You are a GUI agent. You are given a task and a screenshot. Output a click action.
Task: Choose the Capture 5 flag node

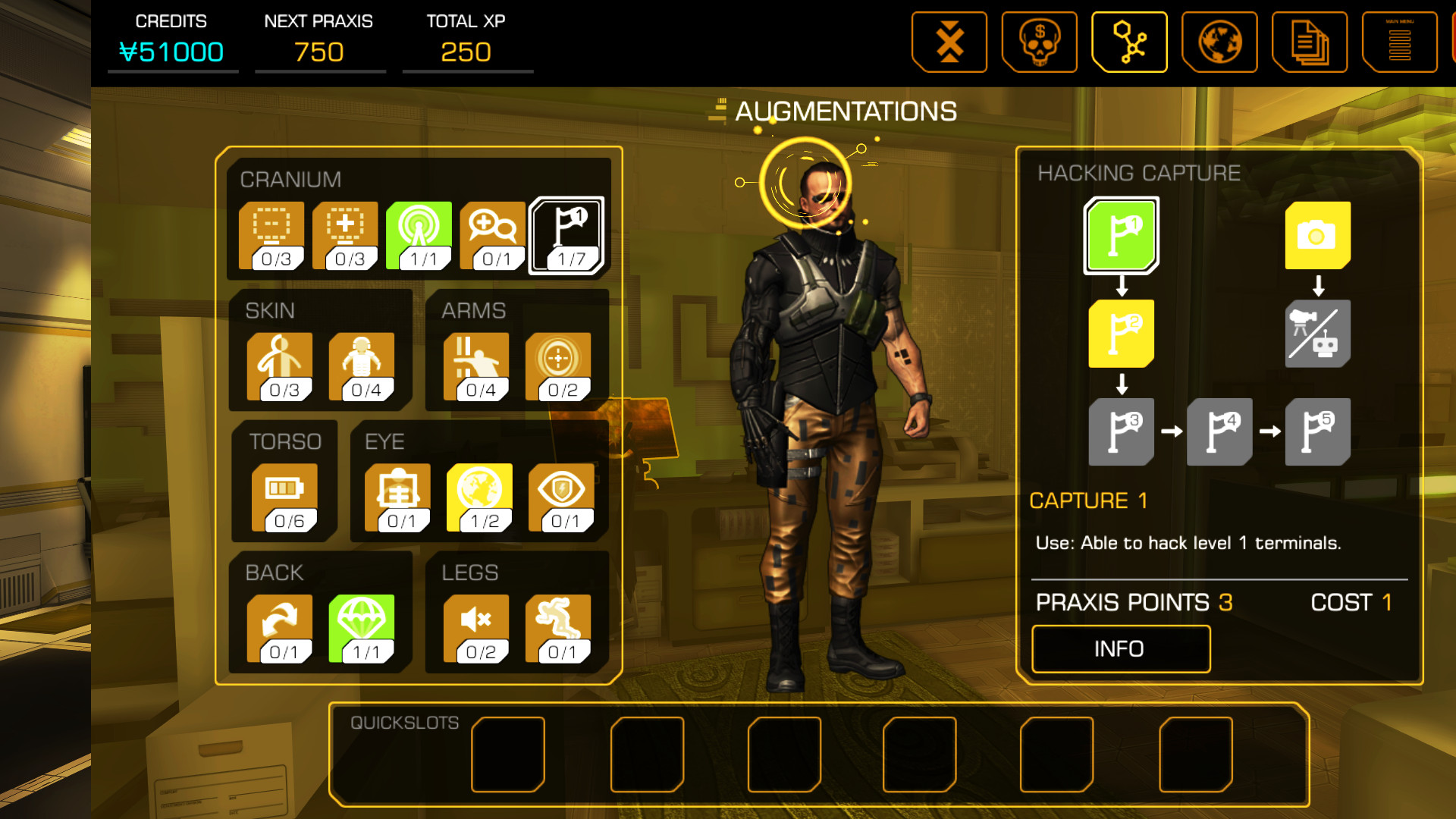click(x=1318, y=431)
